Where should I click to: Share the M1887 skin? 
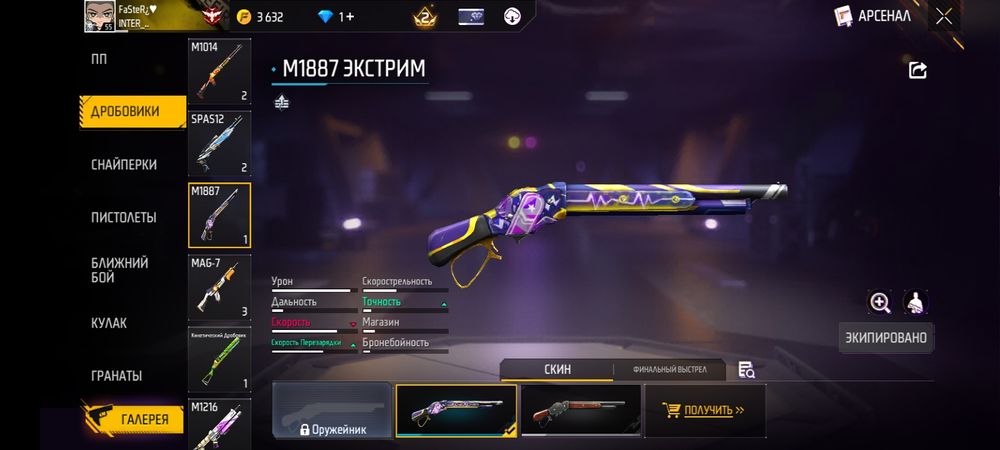click(917, 70)
